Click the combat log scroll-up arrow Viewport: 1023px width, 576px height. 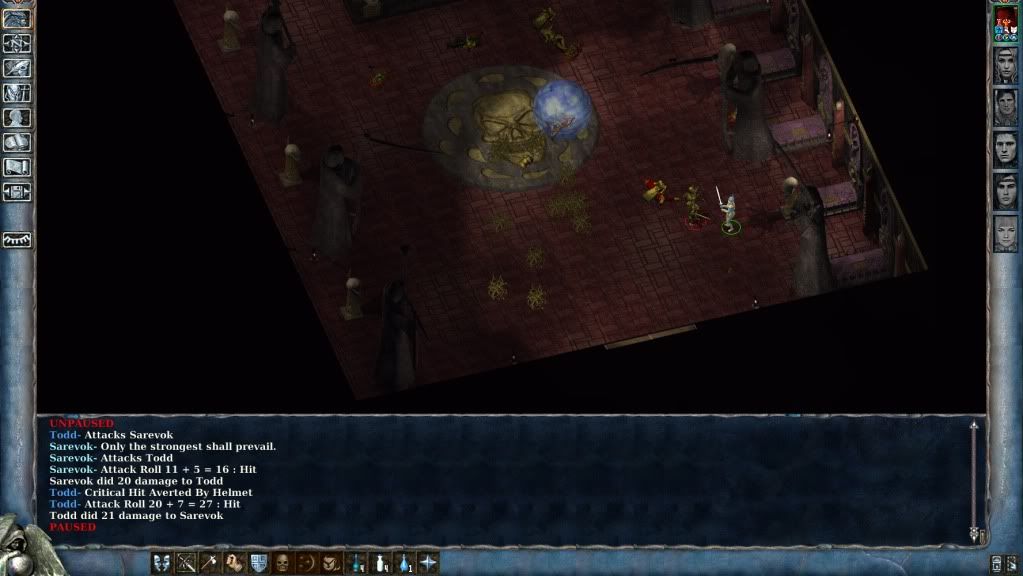click(974, 426)
